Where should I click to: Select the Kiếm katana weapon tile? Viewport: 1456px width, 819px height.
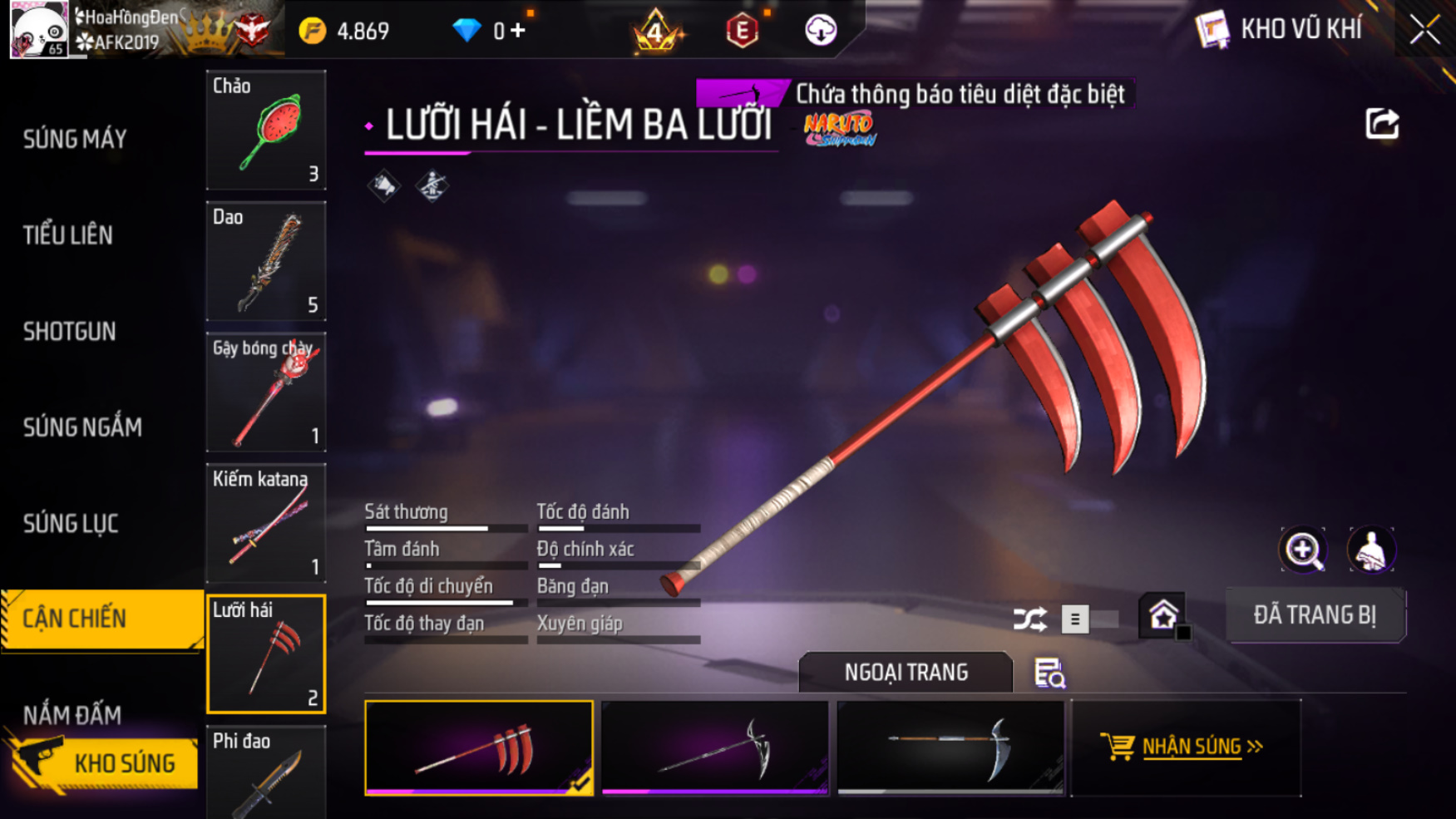point(266,523)
